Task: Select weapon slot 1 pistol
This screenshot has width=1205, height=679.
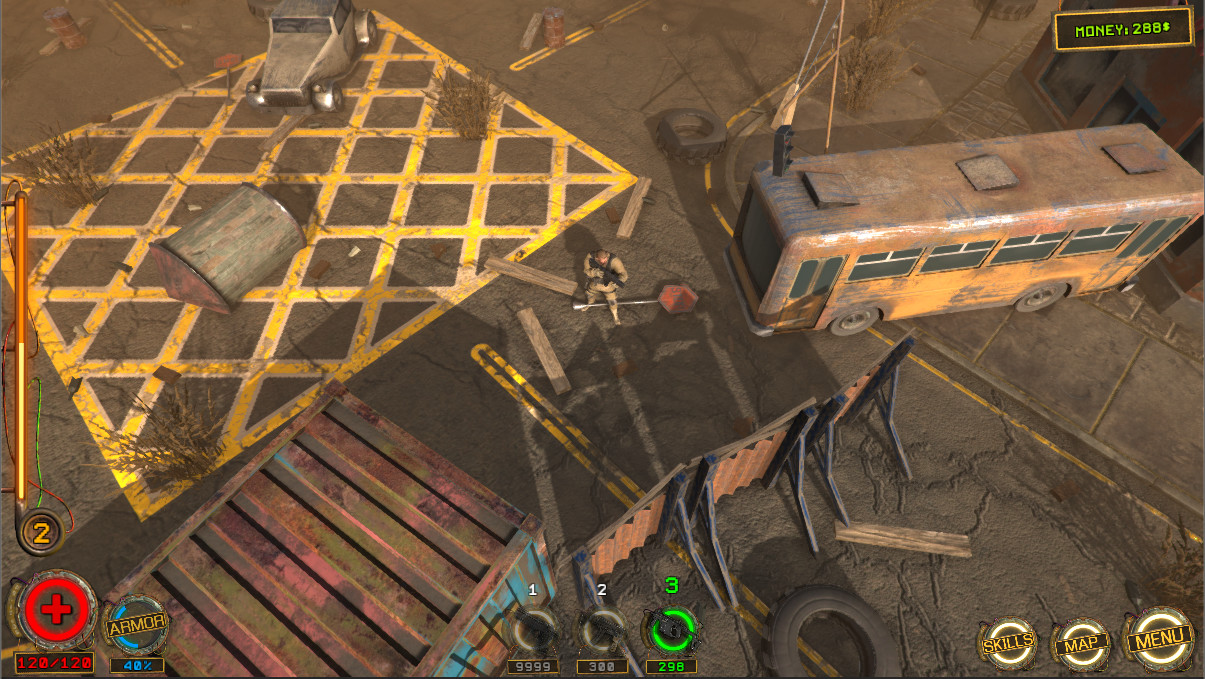Action: pyautogui.click(x=533, y=631)
